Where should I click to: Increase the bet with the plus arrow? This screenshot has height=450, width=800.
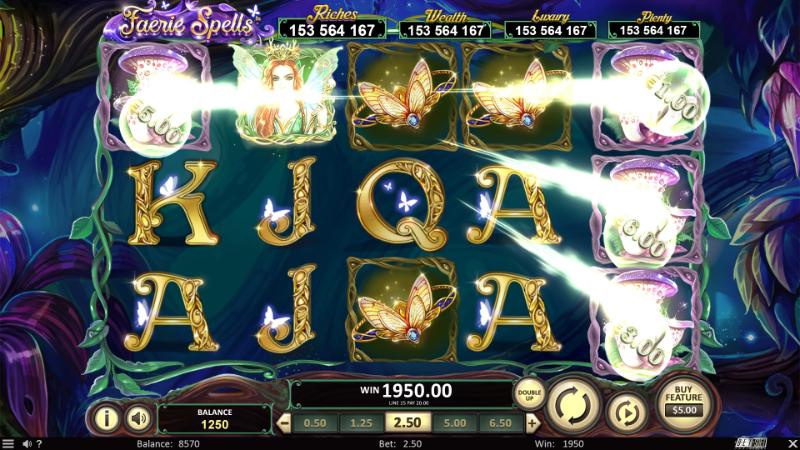coord(532,423)
